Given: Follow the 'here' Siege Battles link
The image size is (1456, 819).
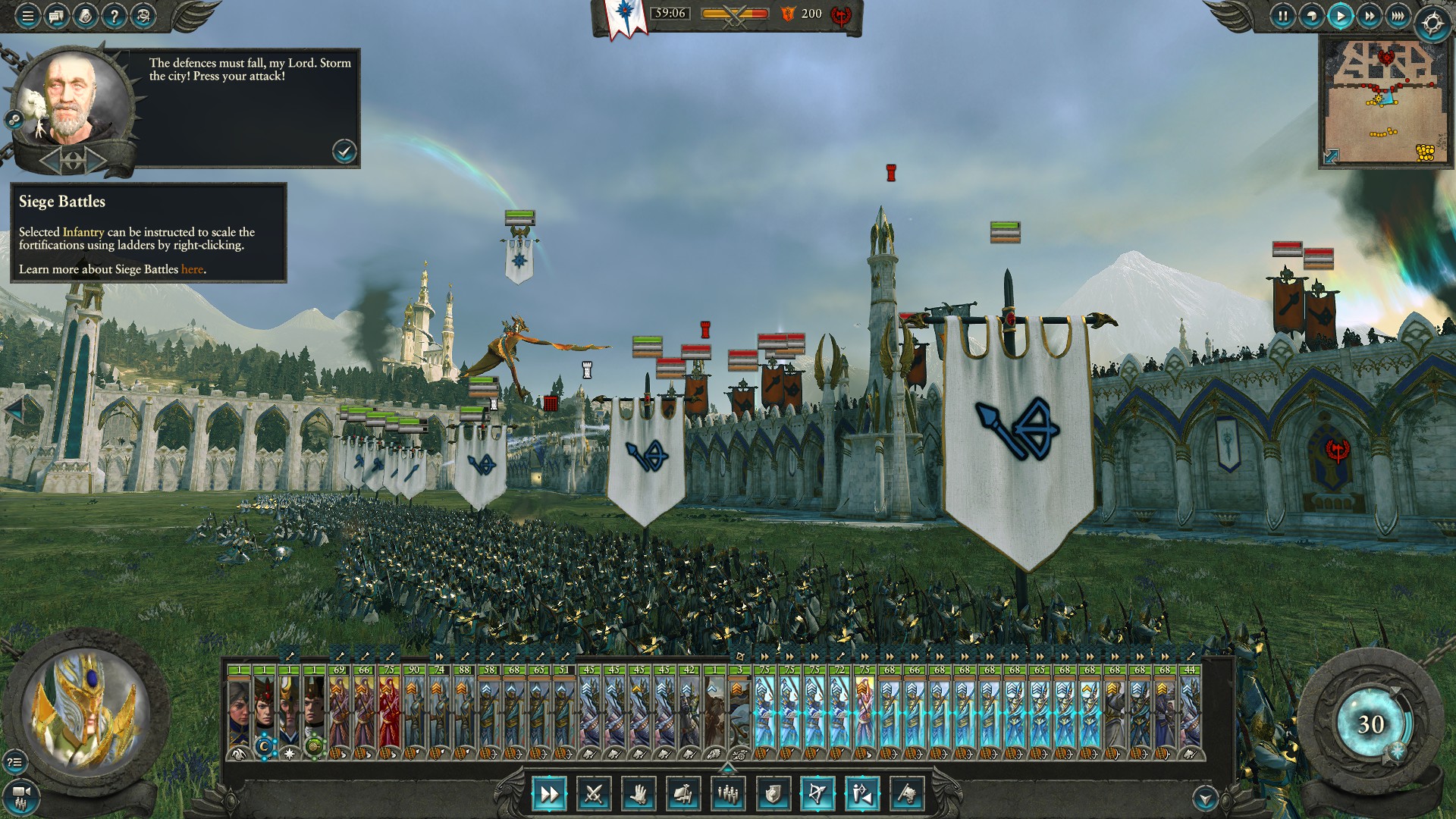Looking at the screenshot, I should (x=192, y=269).
